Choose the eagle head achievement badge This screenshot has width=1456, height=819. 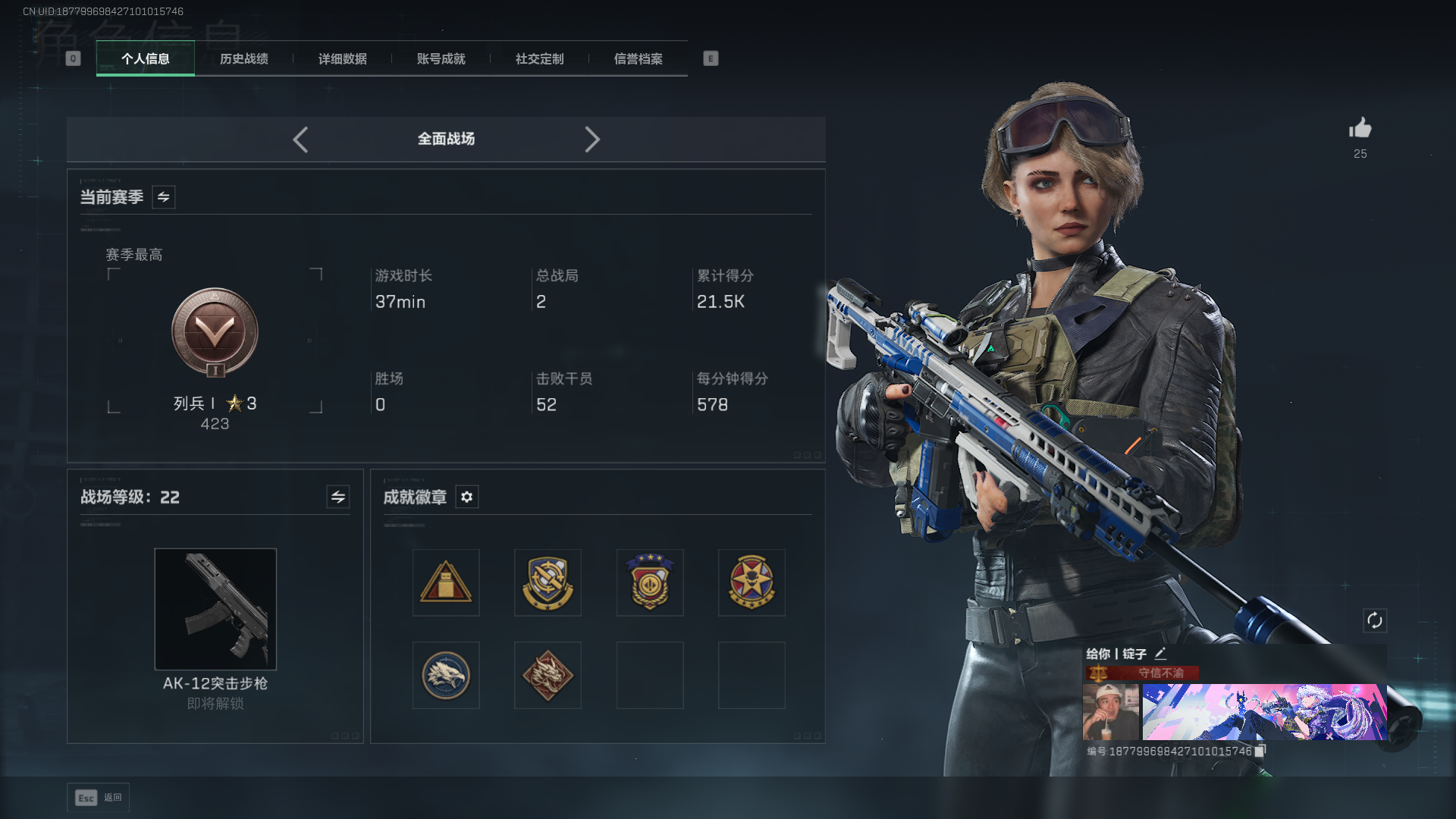446,675
